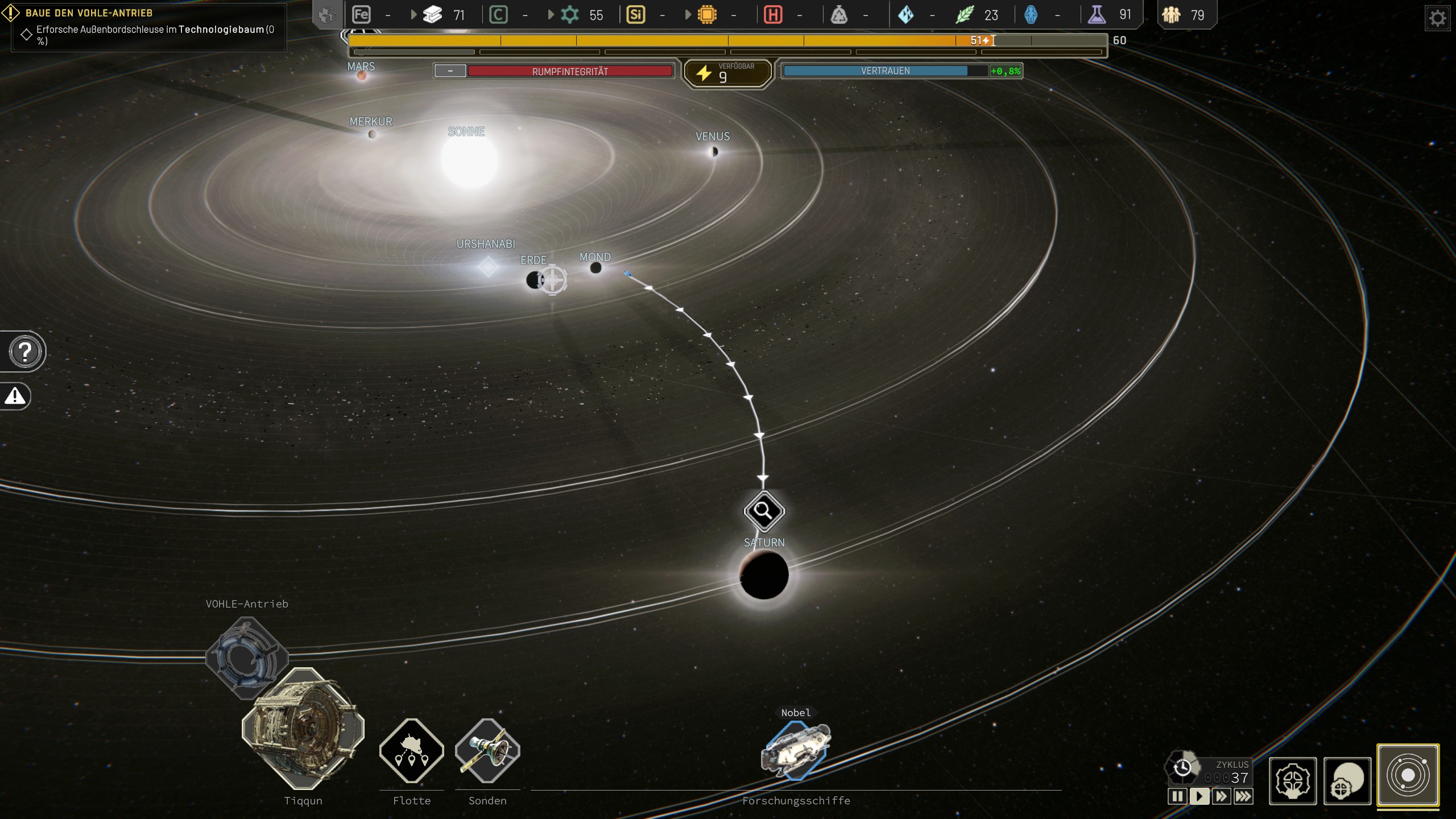The width and height of the screenshot is (1456, 819).
Task: Open the Sonden probes panel
Action: coord(487,751)
